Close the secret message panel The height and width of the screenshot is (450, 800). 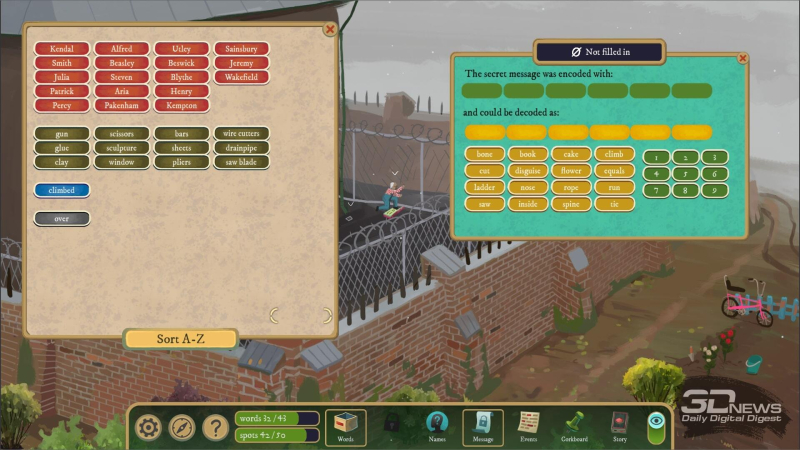(x=742, y=59)
